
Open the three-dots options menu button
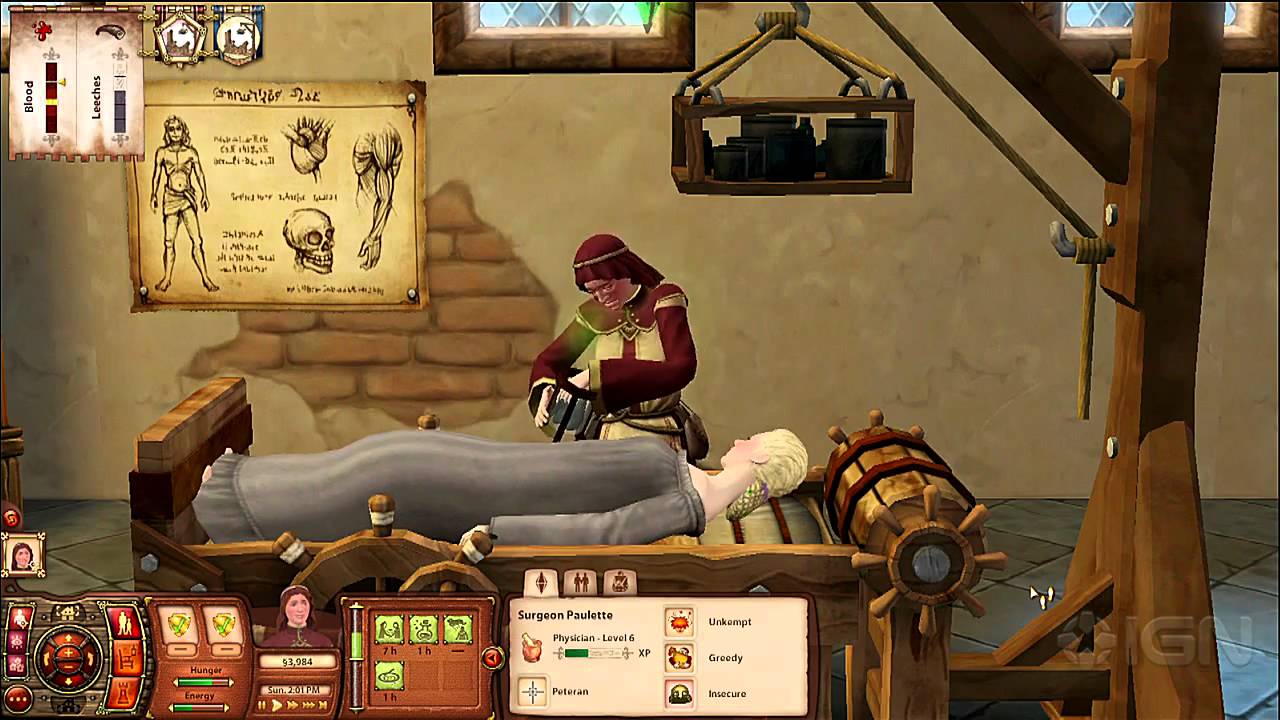tap(17, 698)
